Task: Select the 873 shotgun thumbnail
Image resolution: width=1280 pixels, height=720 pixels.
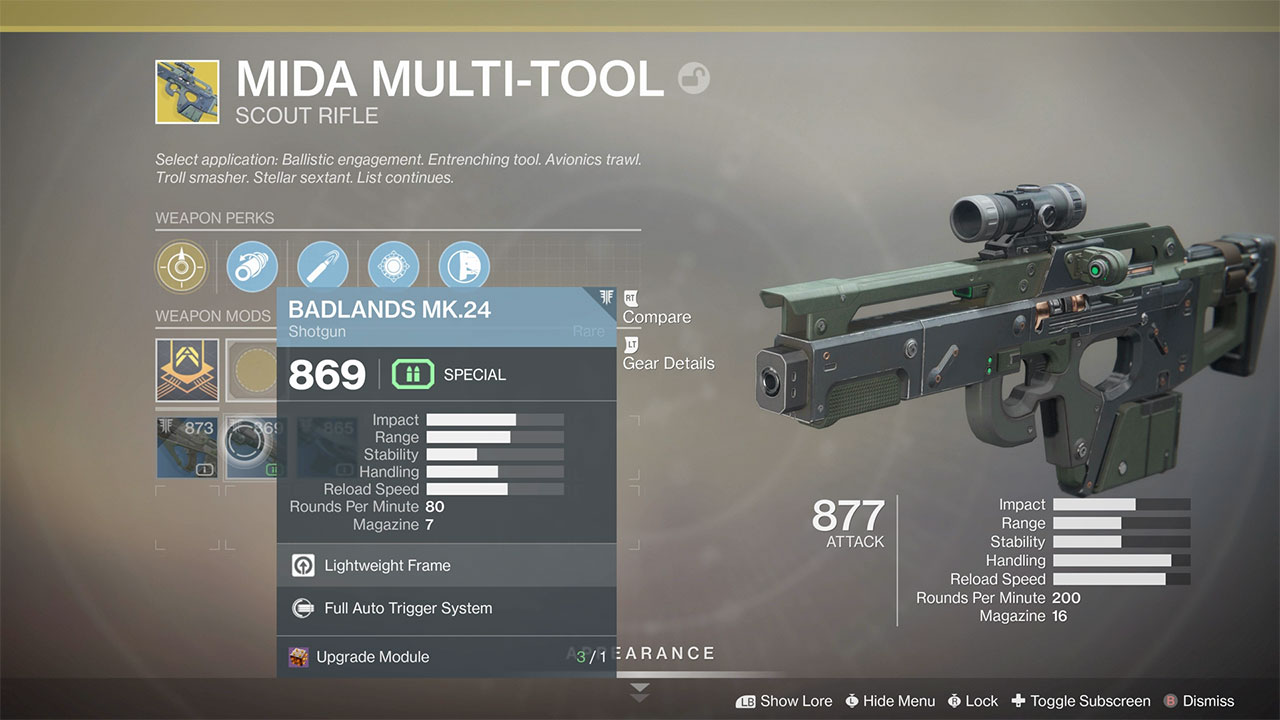Action: point(187,447)
